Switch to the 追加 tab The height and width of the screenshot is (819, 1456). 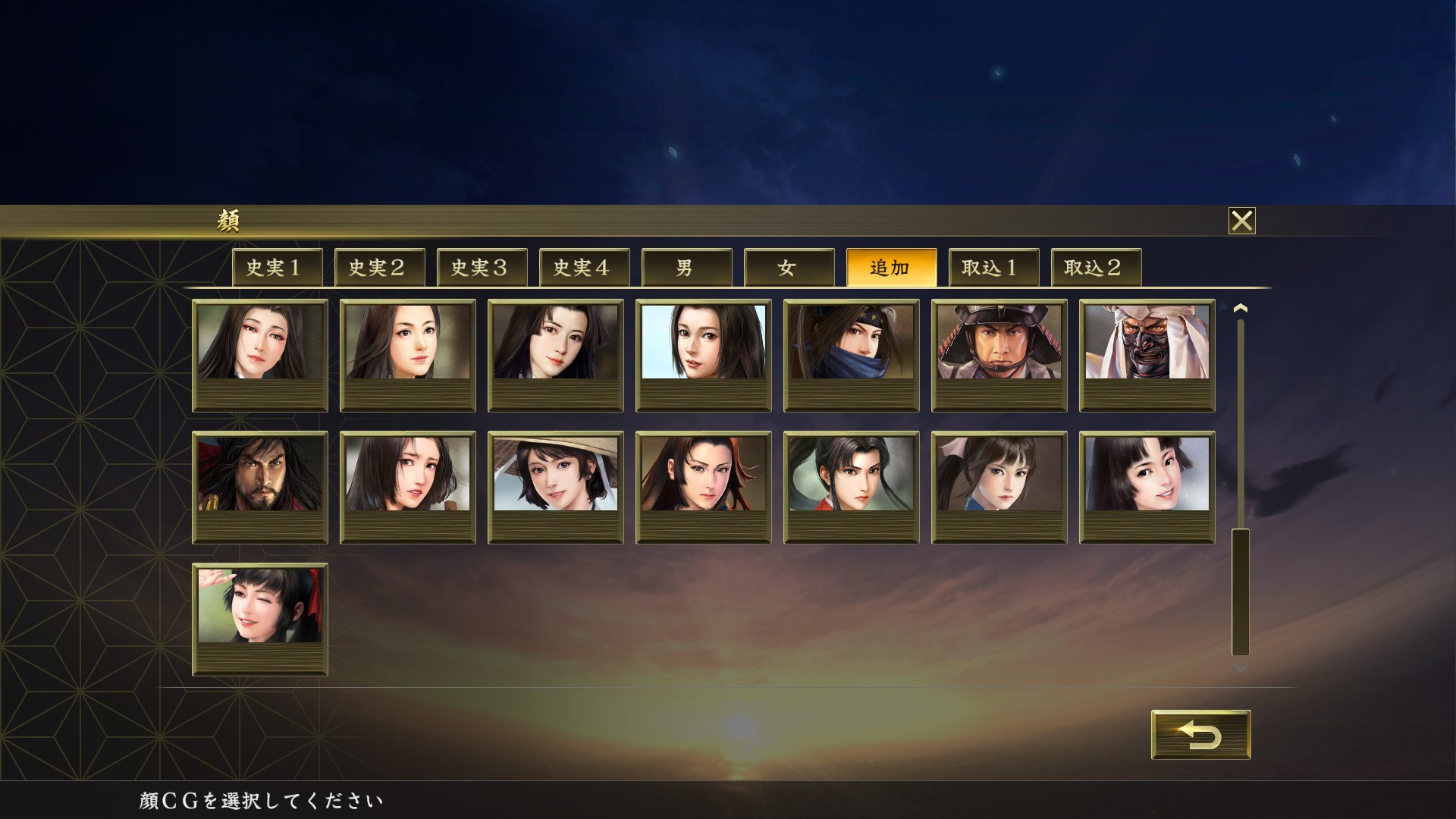(892, 267)
